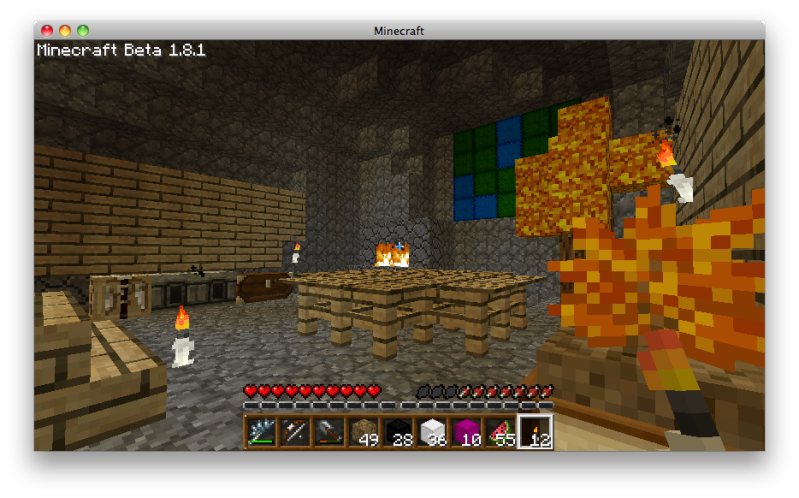Choose the bow in the hotbar
Screen dimensions: 799x498
pos(295,432)
